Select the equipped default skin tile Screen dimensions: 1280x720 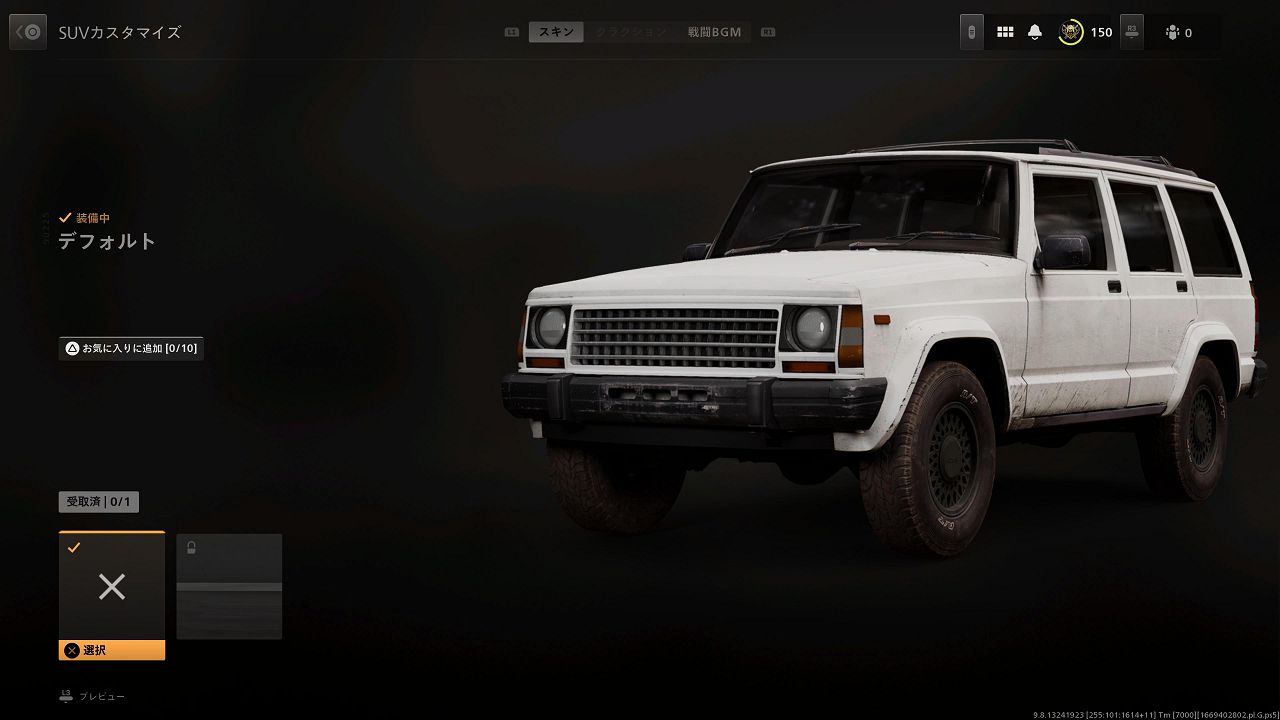(112, 586)
